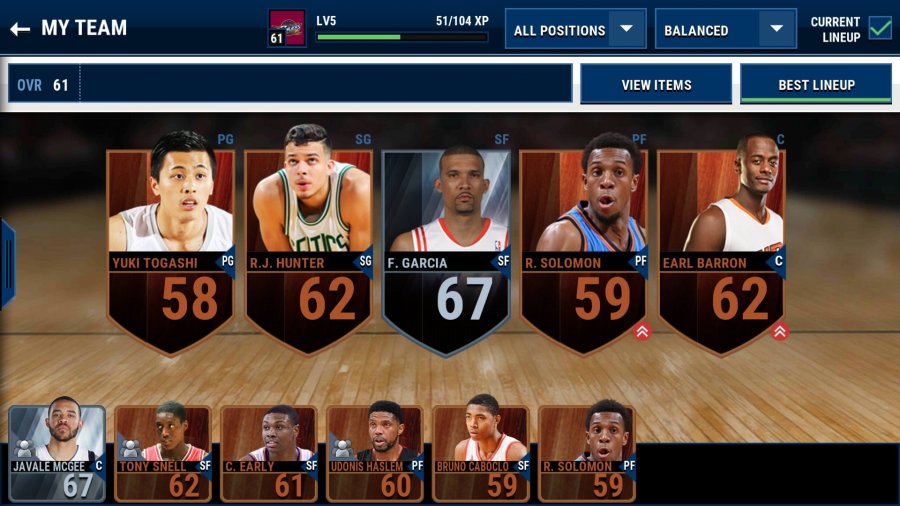Select Bruno Caboclo bench card
This screenshot has width=900, height=506.
(x=481, y=452)
